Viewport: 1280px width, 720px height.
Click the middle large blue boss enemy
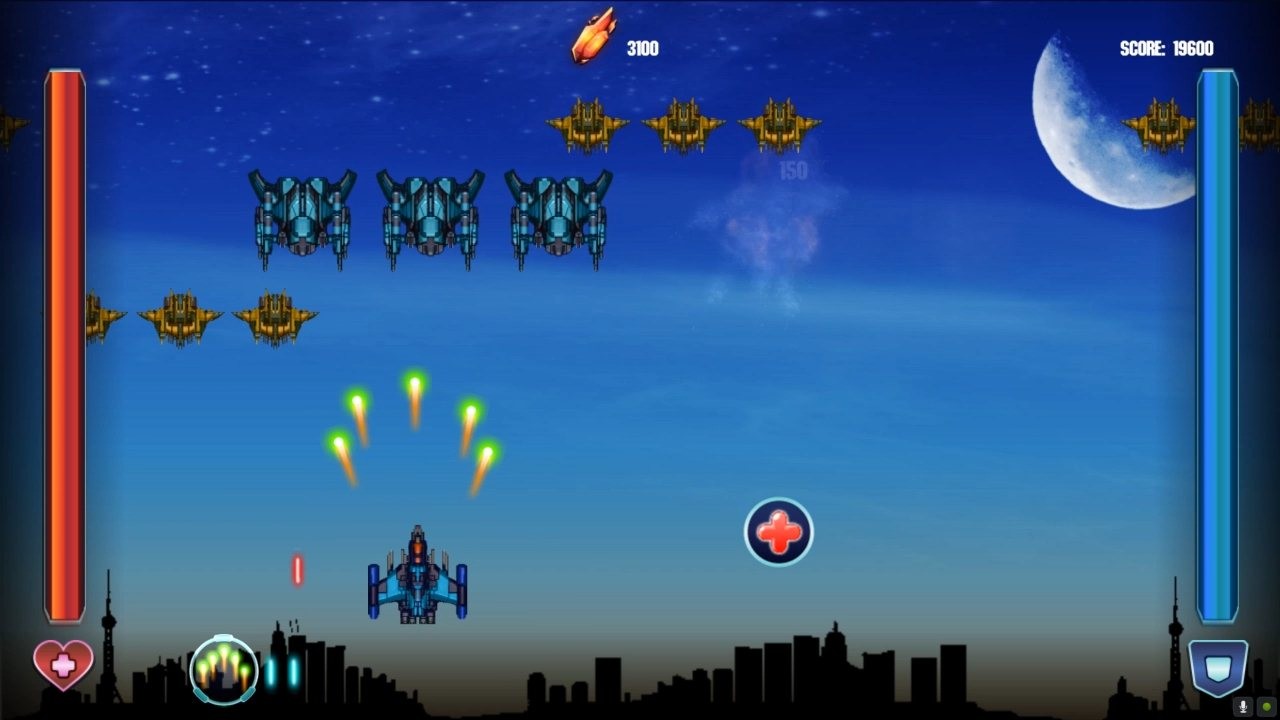pyautogui.click(x=430, y=220)
